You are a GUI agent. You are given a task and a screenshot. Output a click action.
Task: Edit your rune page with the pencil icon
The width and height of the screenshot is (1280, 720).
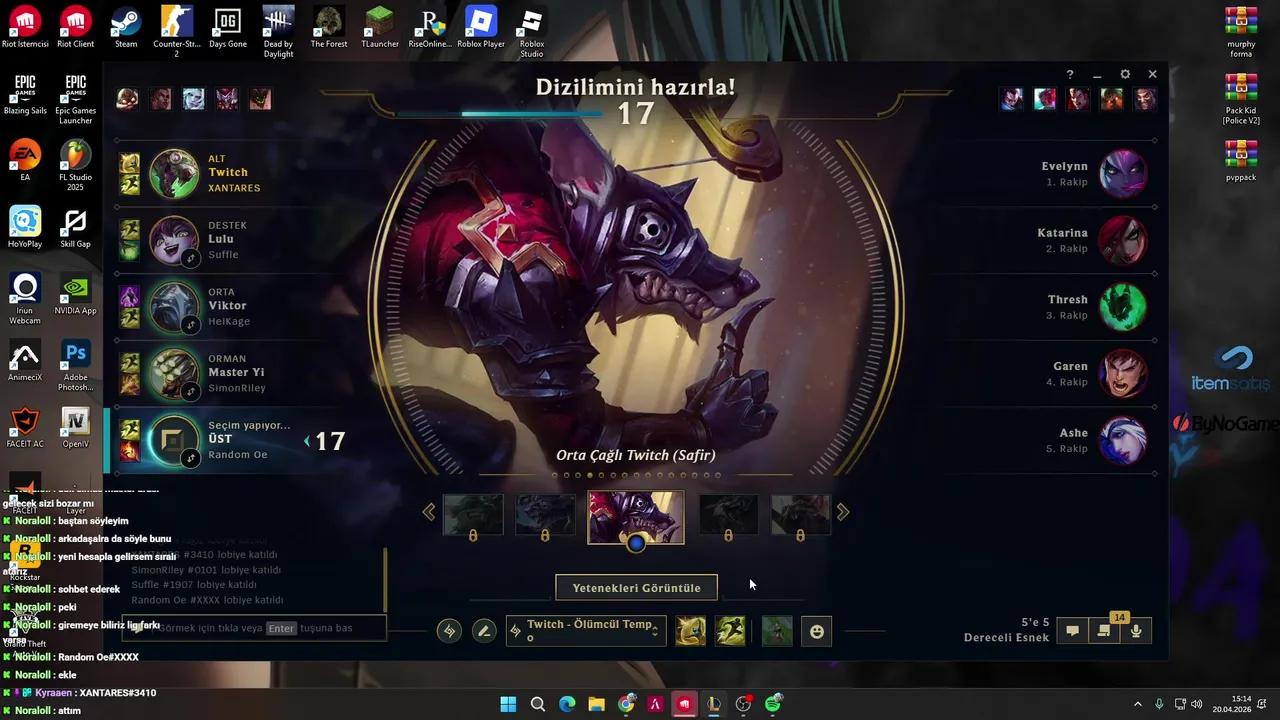click(484, 630)
